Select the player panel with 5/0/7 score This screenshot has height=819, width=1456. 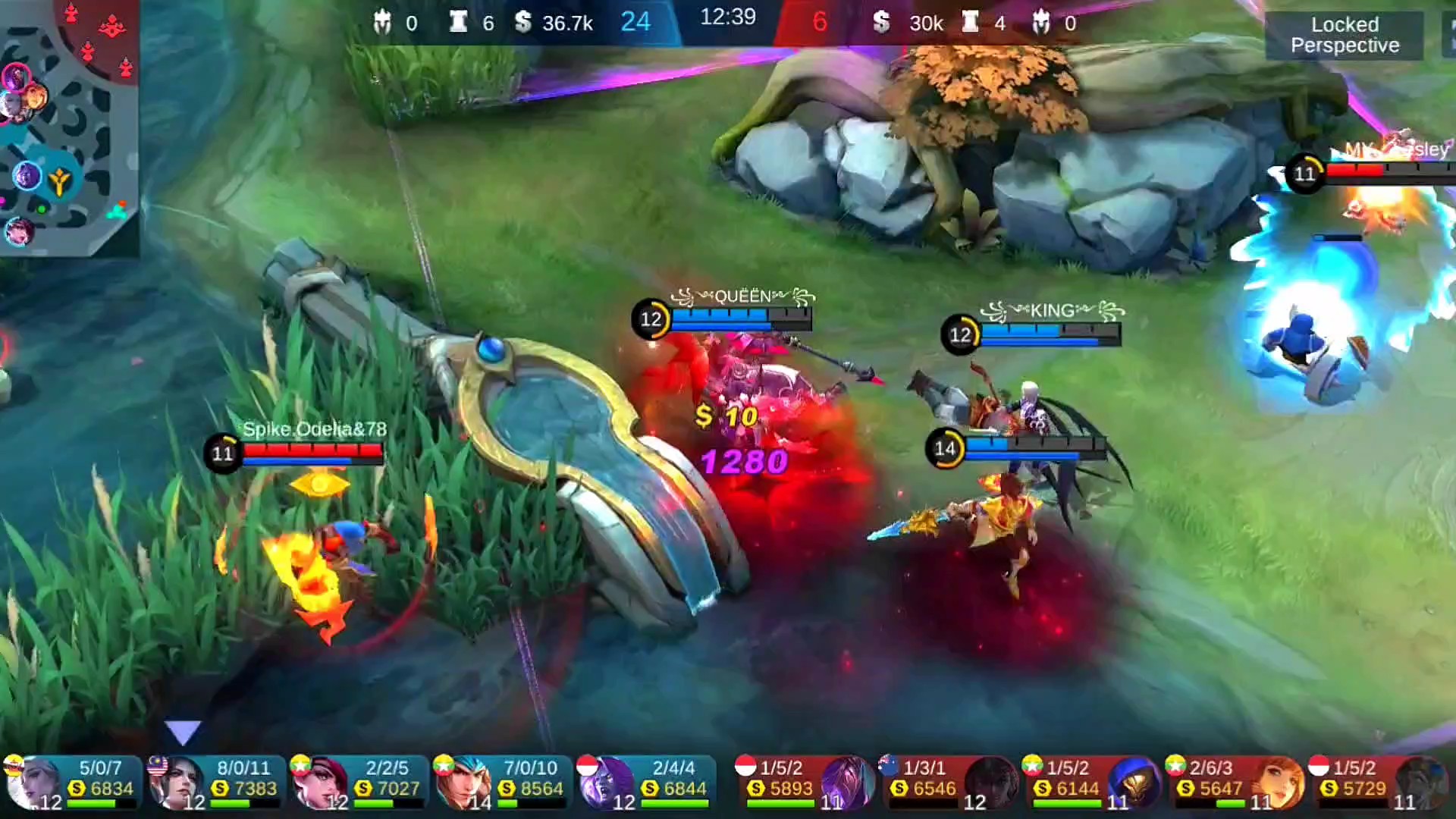coord(72,781)
